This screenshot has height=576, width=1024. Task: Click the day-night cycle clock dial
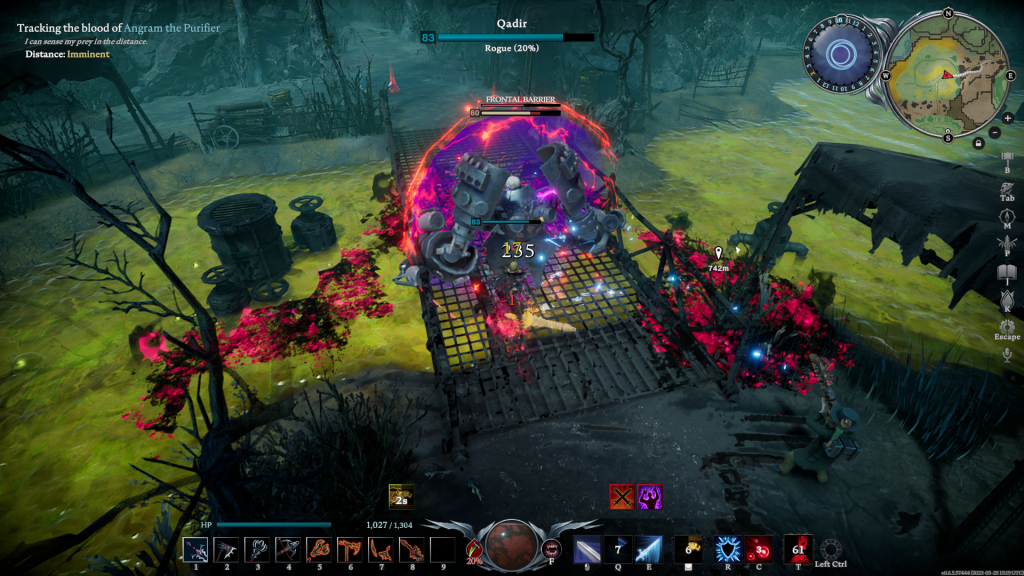click(x=841, y=53)
